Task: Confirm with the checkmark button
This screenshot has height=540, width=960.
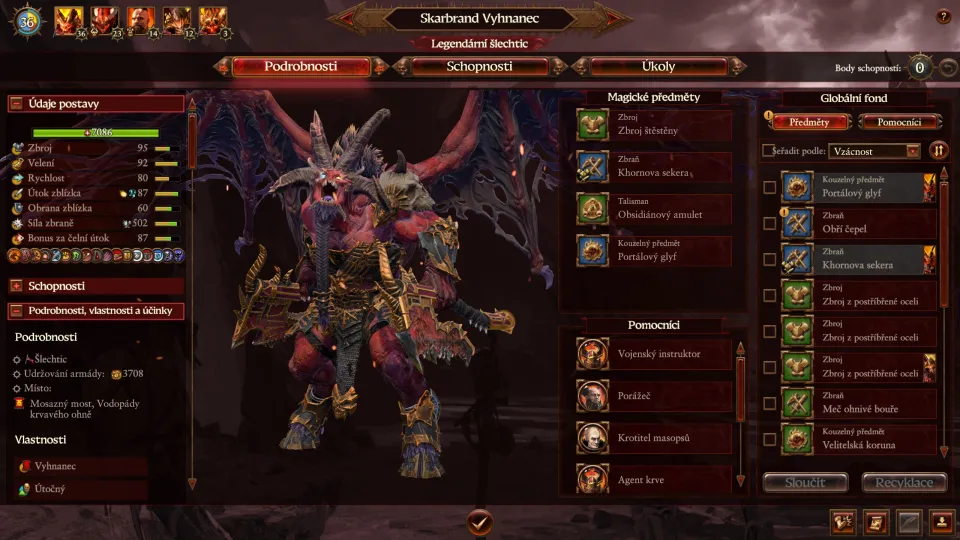Action: point(480,521)
